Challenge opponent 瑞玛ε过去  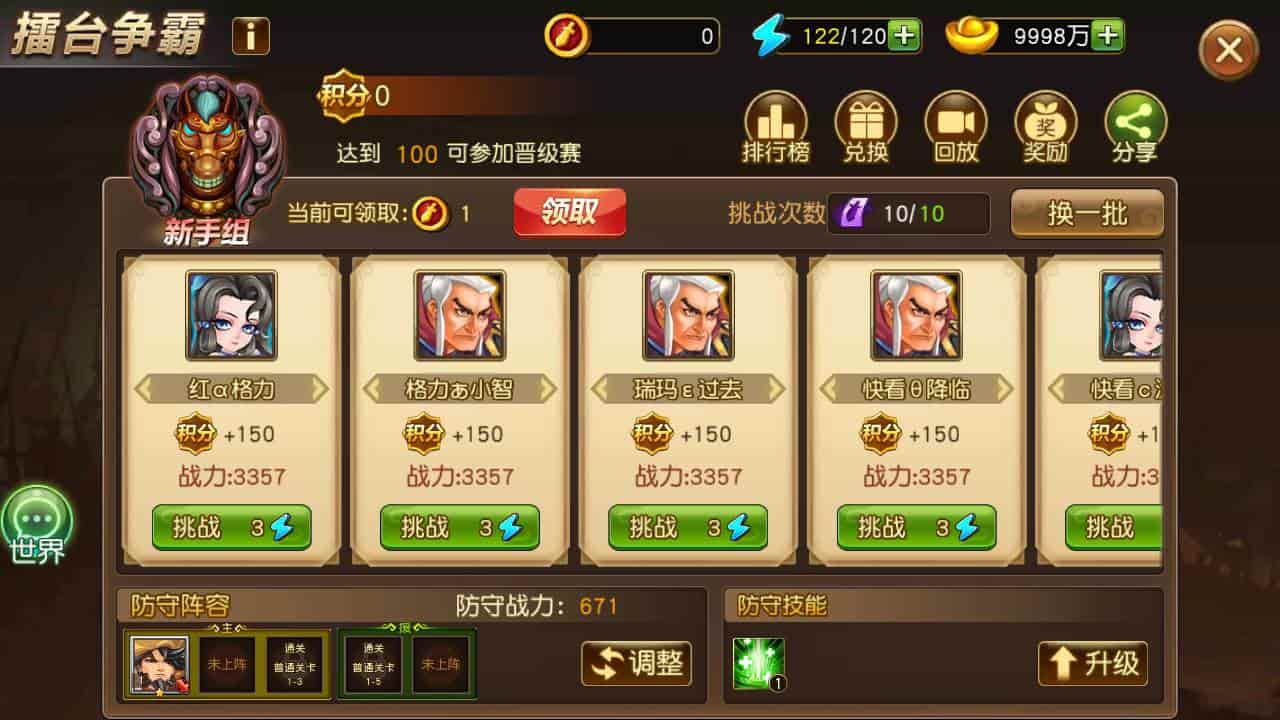[x=688, y=528]
